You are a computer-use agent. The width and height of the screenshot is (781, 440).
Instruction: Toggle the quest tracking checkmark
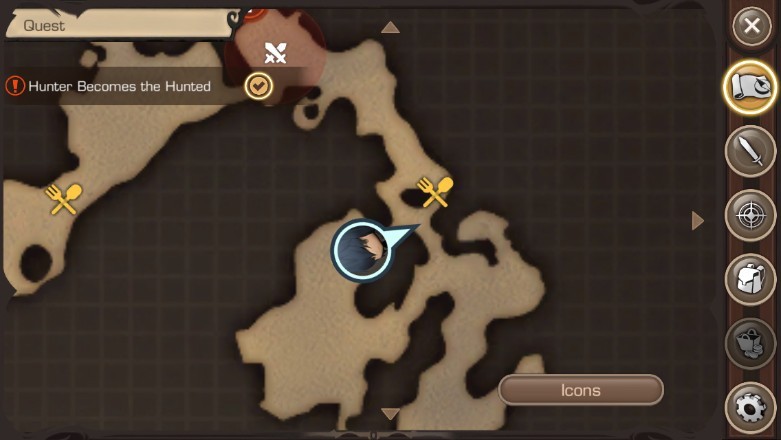pyautogui.click(x=259, y=86)
